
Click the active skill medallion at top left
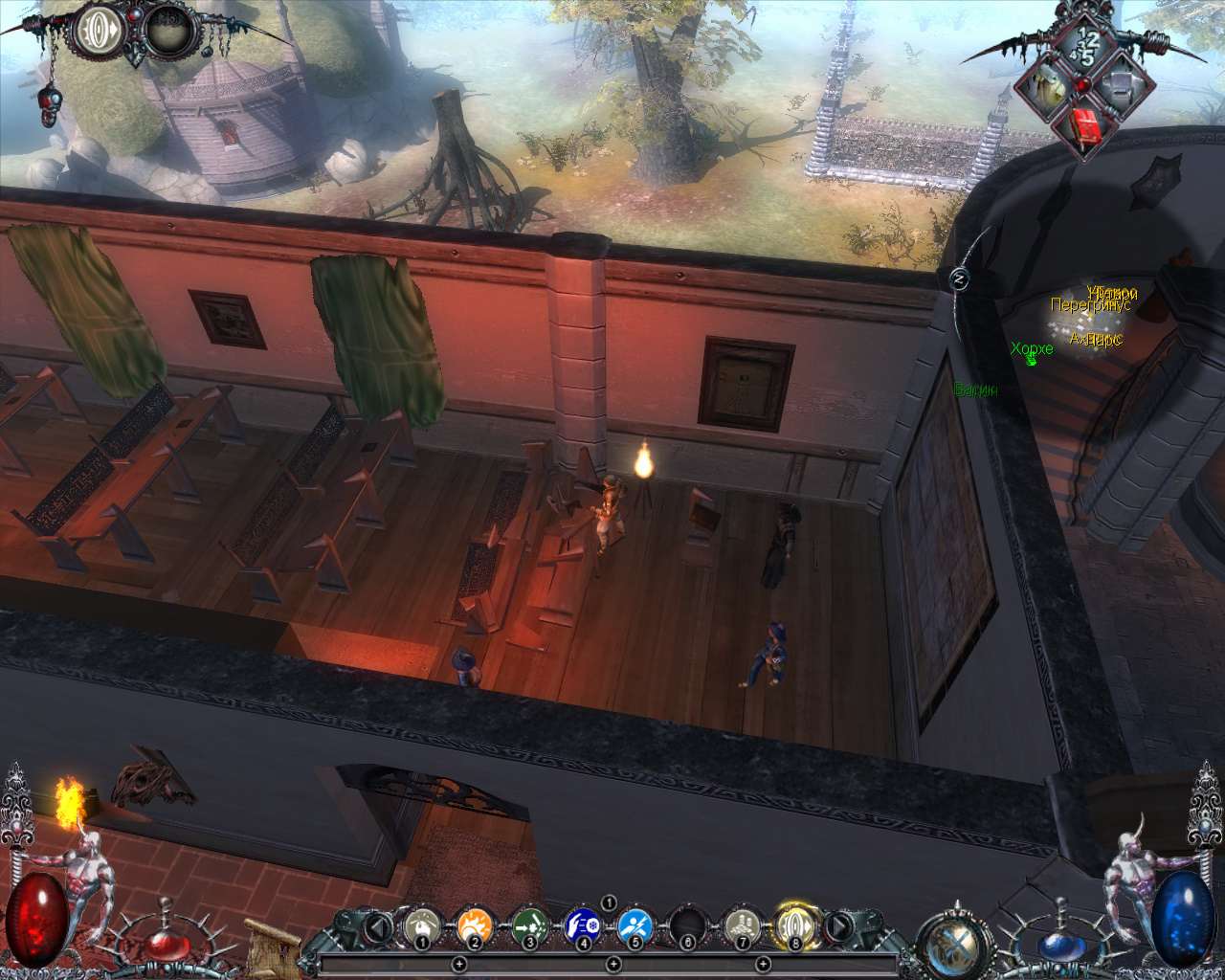(98, 31)
